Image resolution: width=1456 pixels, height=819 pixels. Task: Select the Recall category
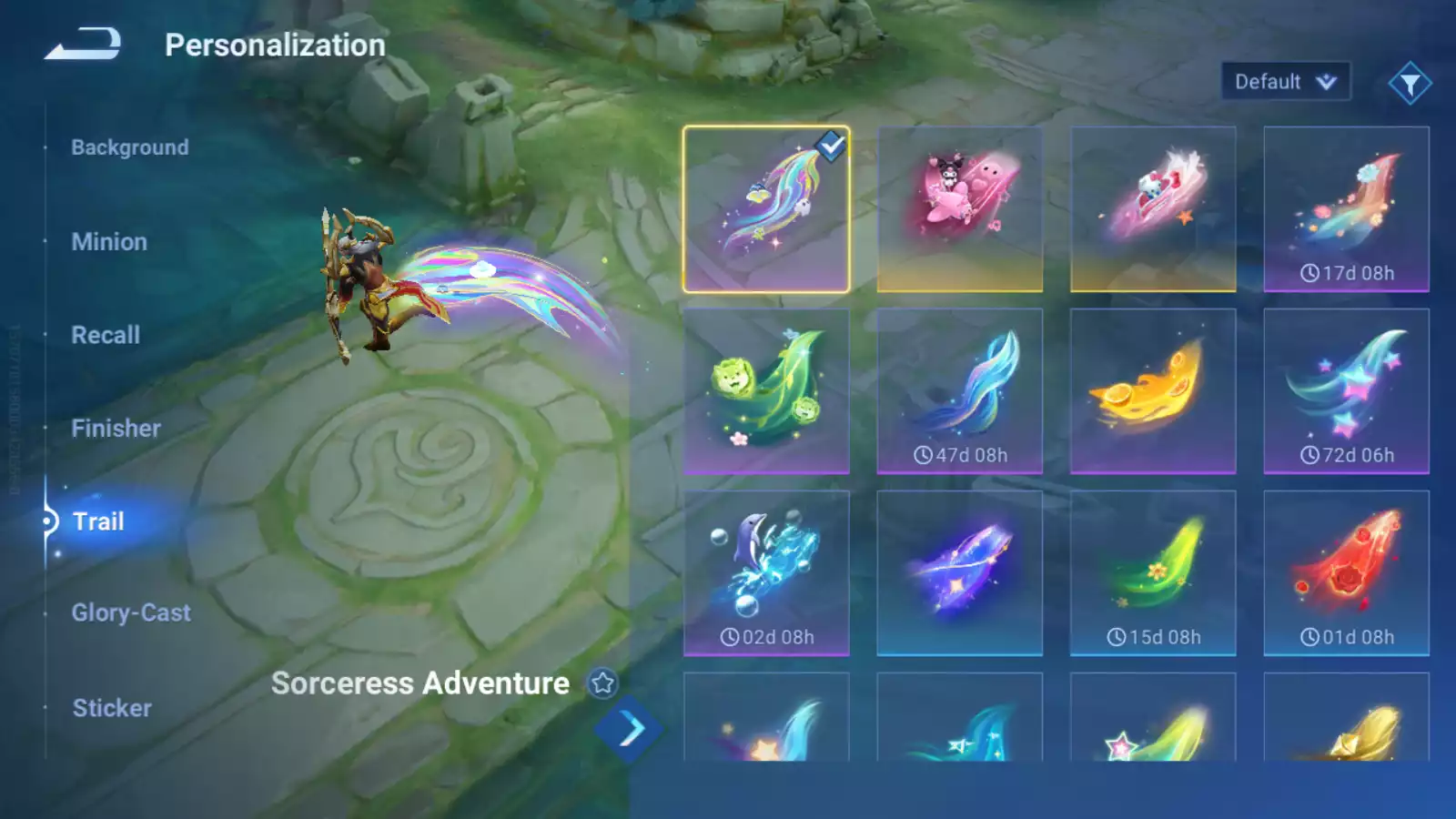106,335
